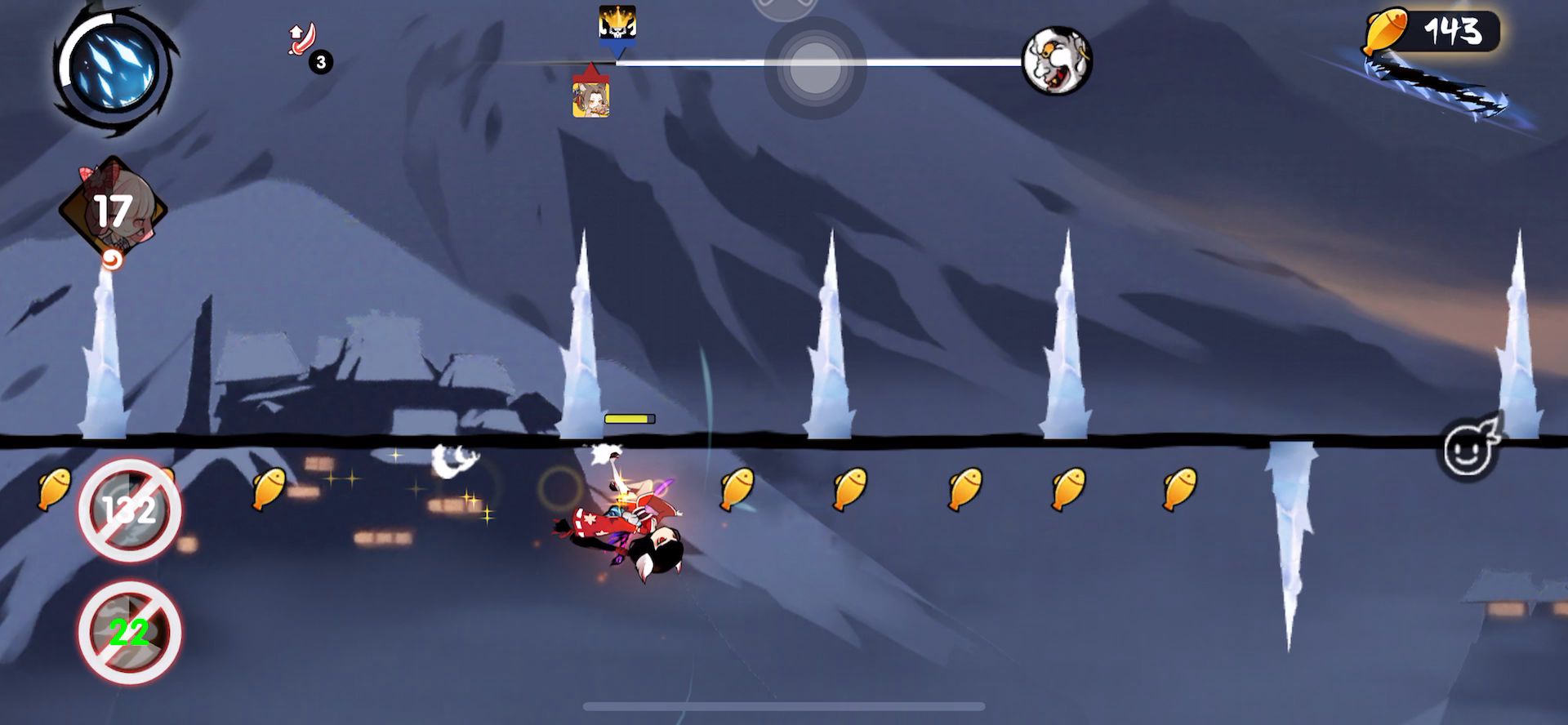1568x725 pixels.
Task: Tap the white demon boss portrait
Action: [x=1057, y=60]
